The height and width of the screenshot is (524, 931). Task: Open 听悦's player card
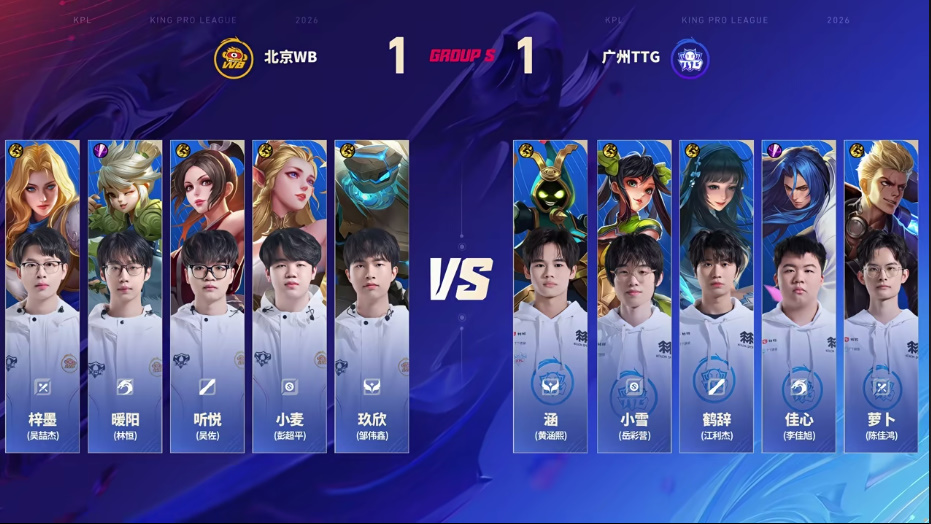[x=207, y=295]
